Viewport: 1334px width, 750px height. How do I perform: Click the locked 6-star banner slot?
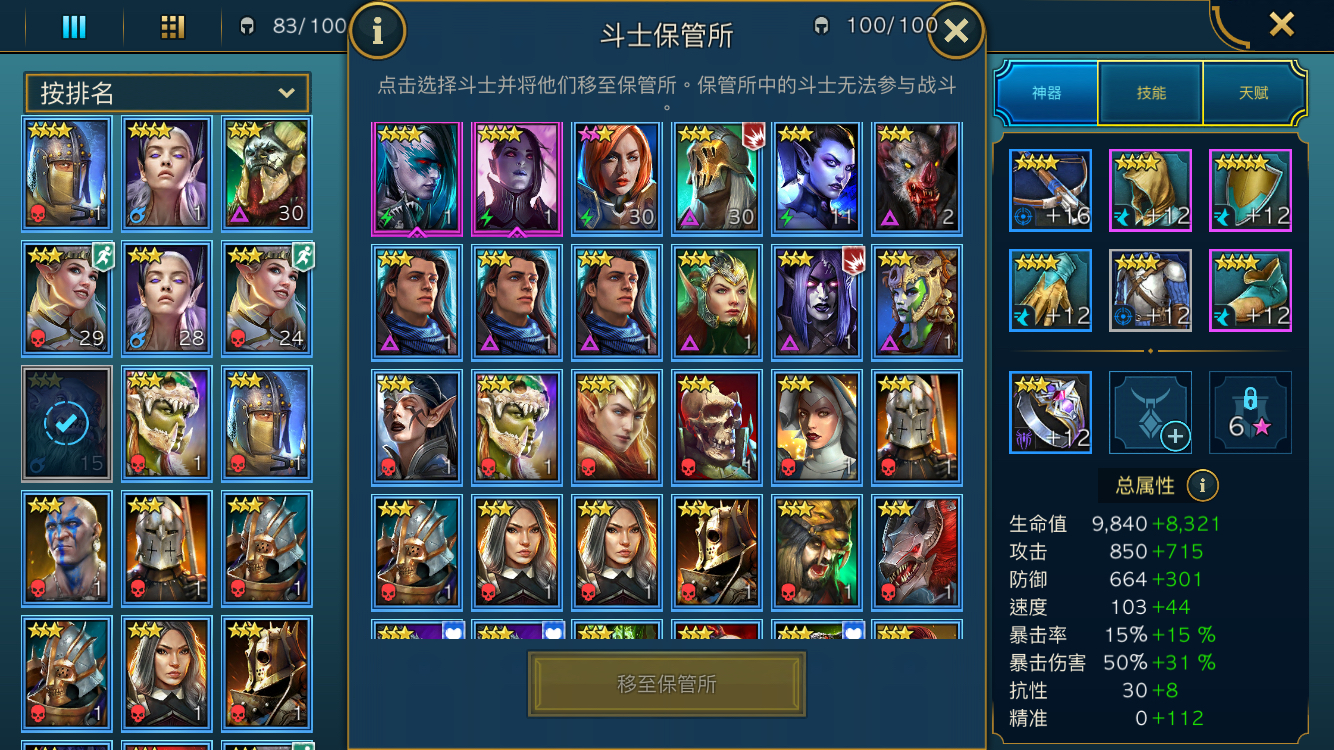(x=1250, y=413)
